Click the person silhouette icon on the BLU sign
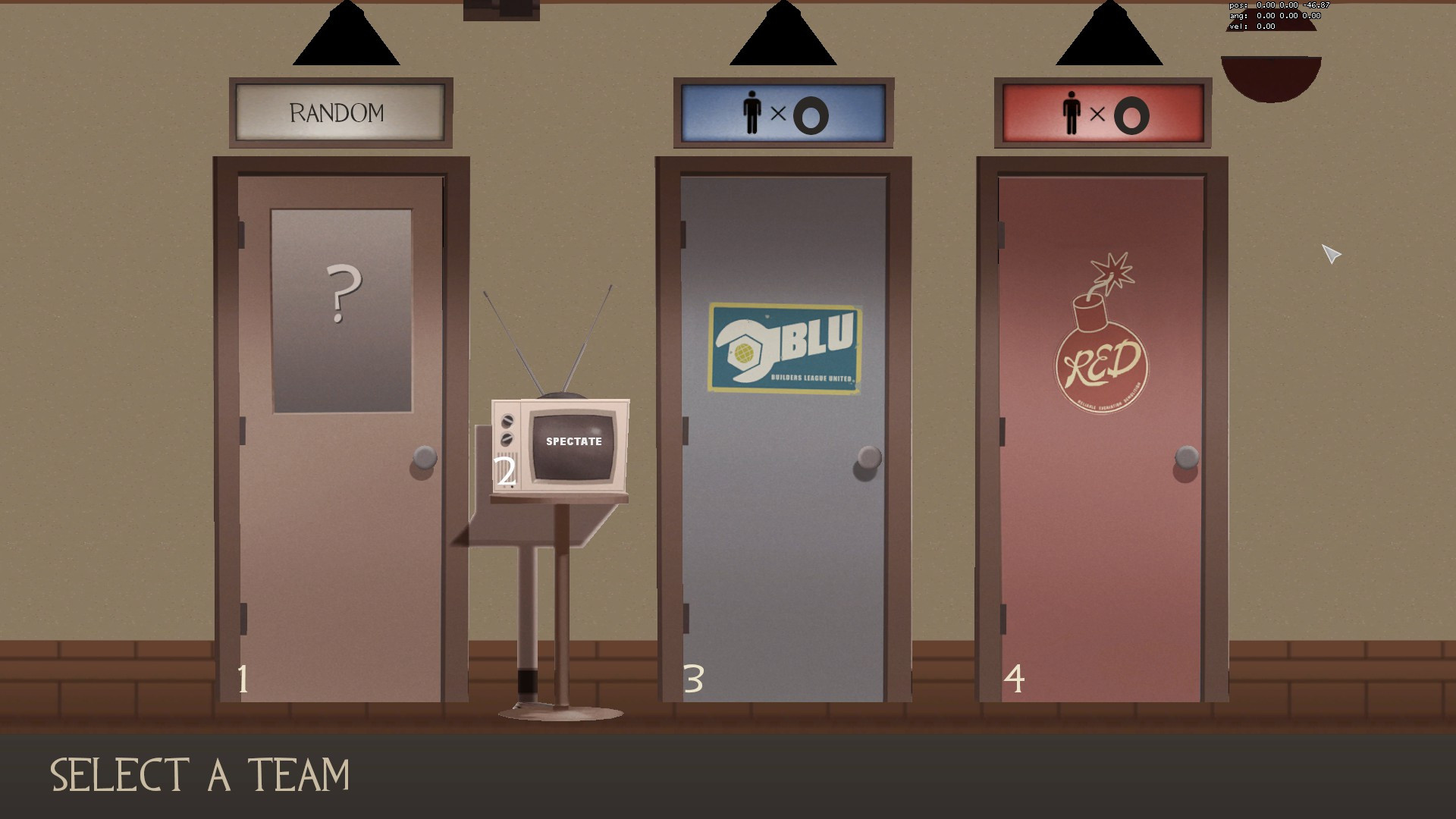Screen dimensions: 1456x819 point(752,113)
